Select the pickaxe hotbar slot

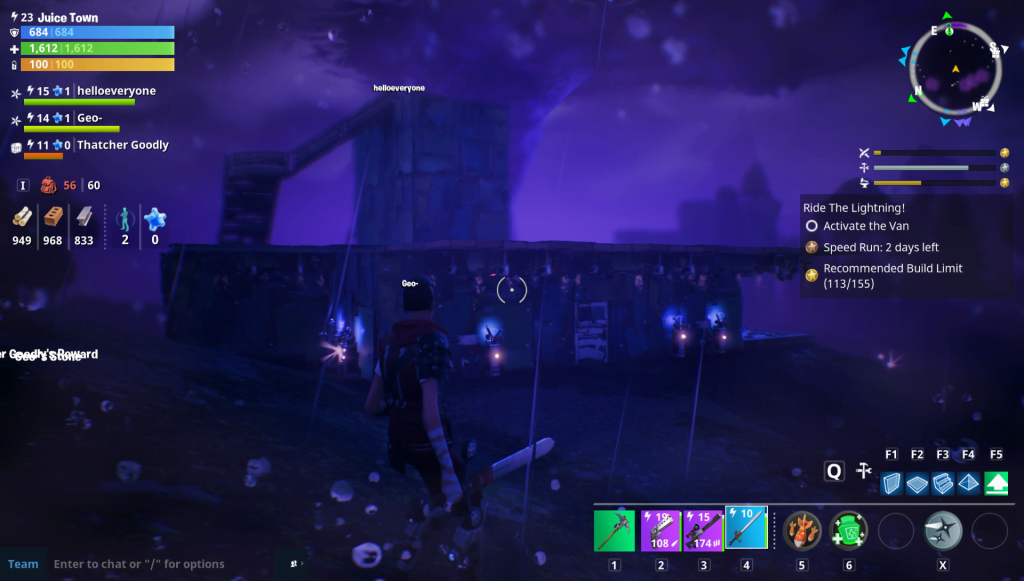pos(614,530)
